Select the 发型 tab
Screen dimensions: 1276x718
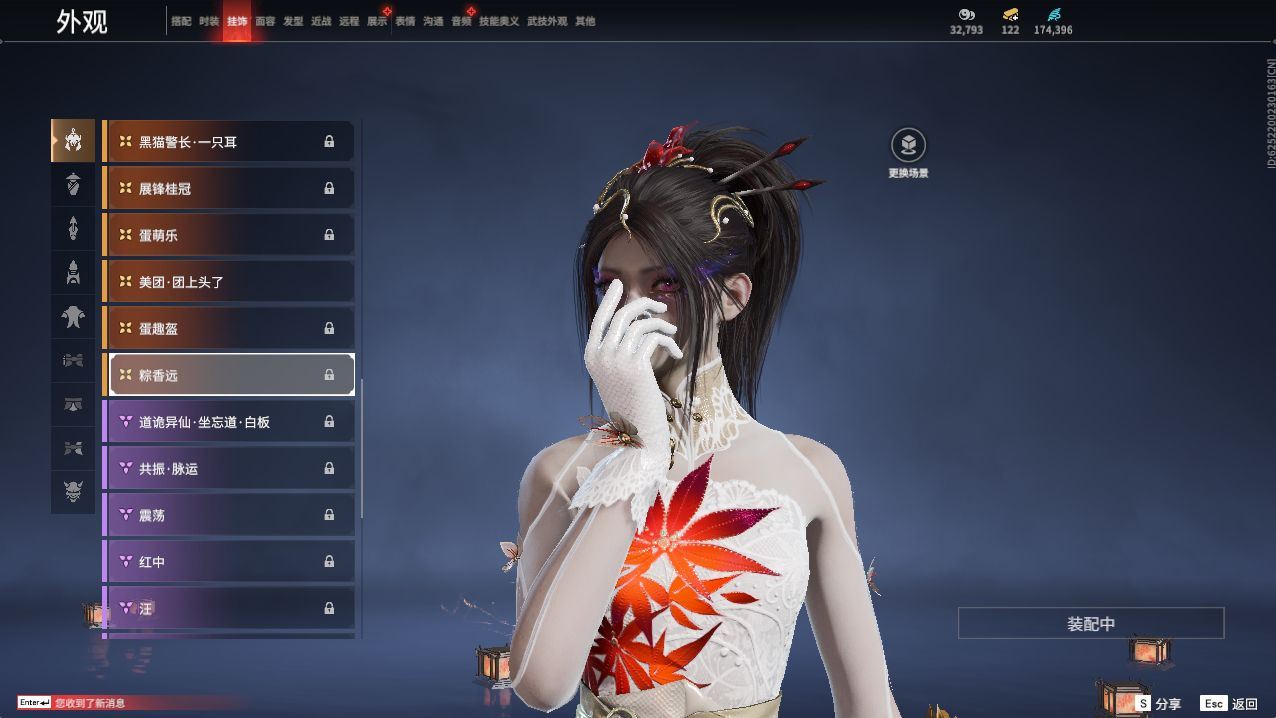[293, 21]
